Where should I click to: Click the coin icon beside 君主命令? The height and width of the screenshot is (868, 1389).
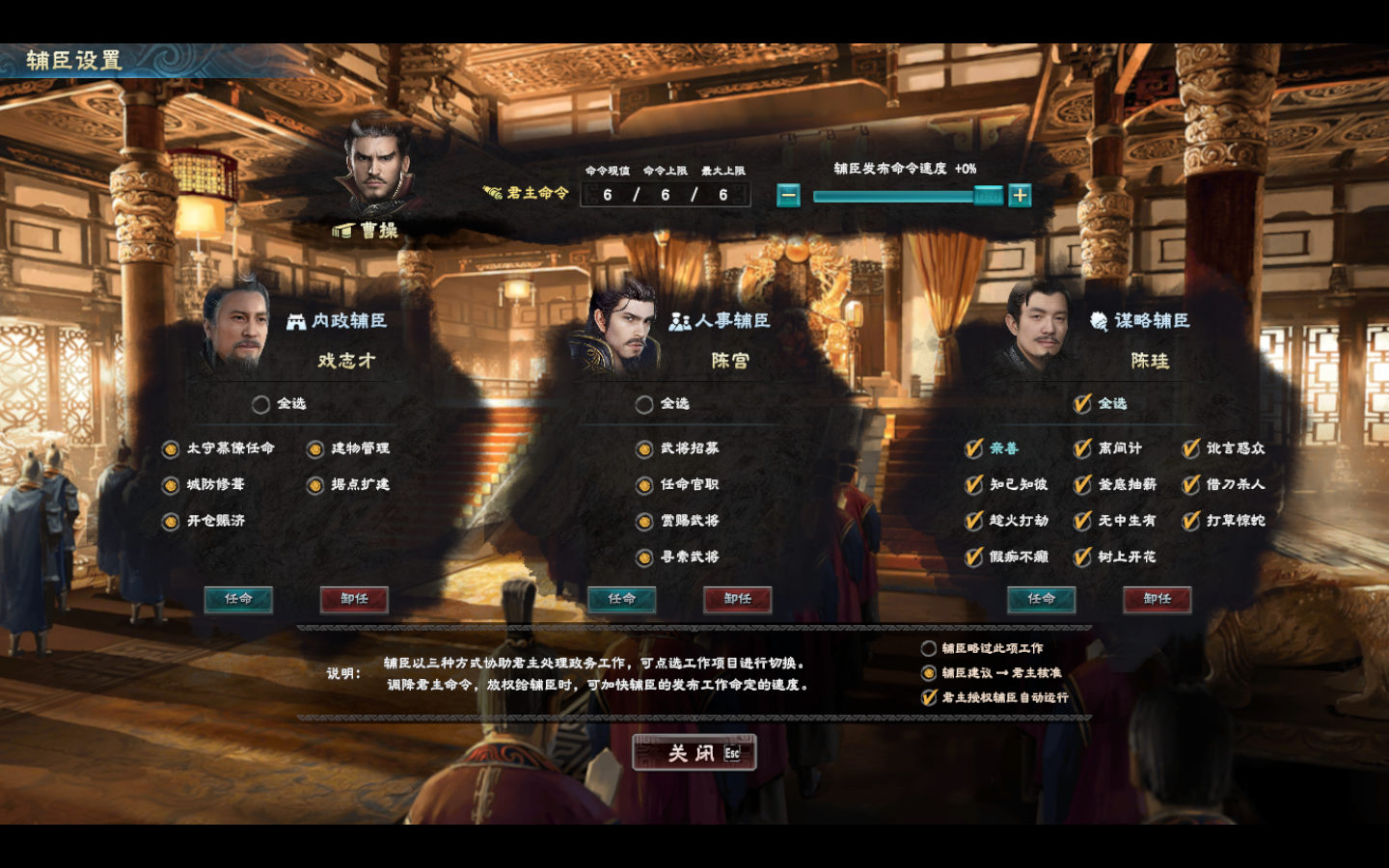491,192
